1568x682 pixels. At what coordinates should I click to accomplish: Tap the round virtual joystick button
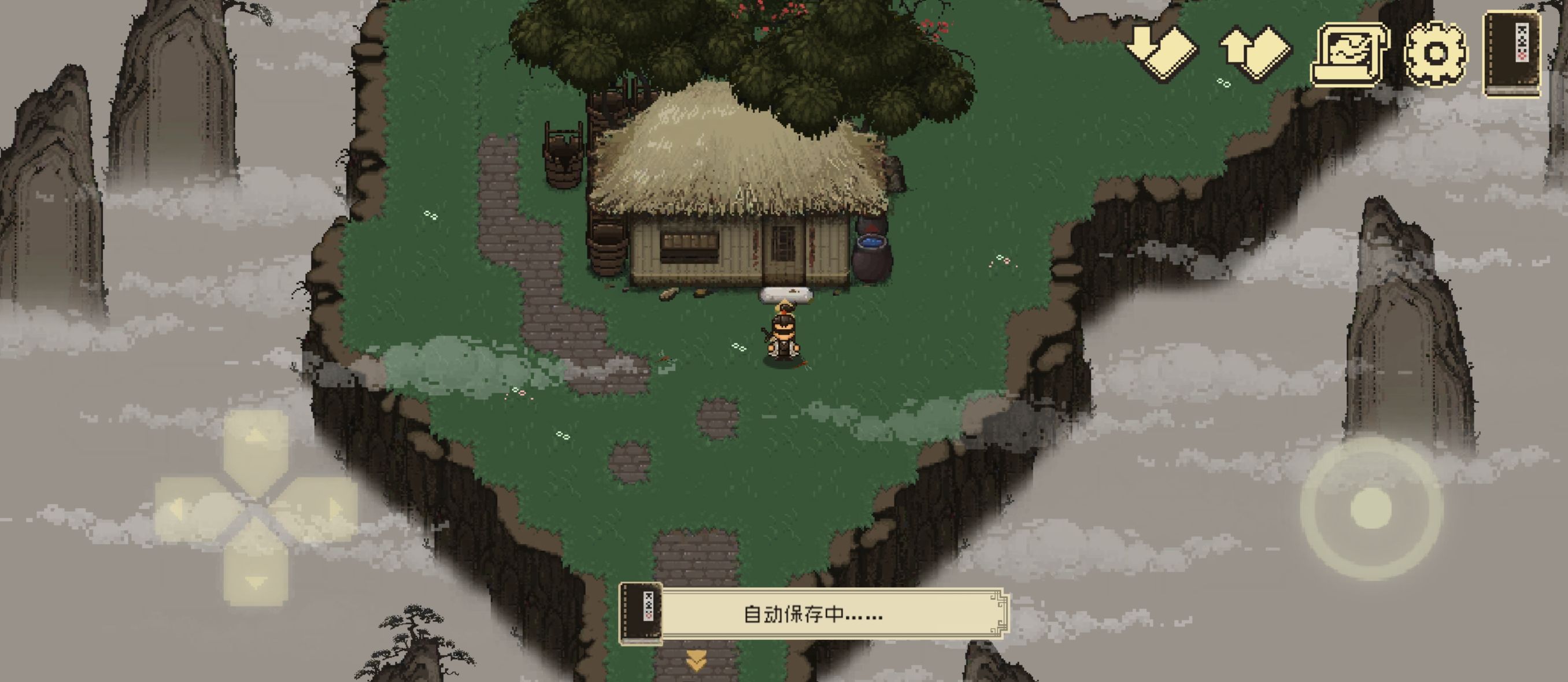click(1371, 509)
